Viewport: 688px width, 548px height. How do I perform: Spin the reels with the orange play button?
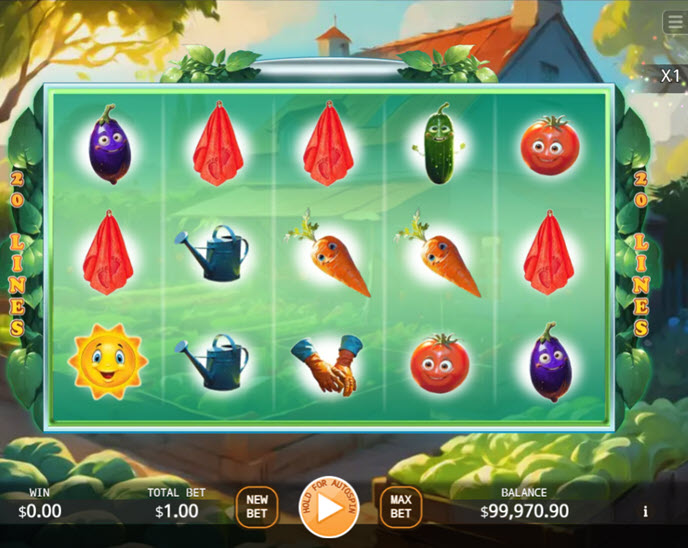click(329, 508)
